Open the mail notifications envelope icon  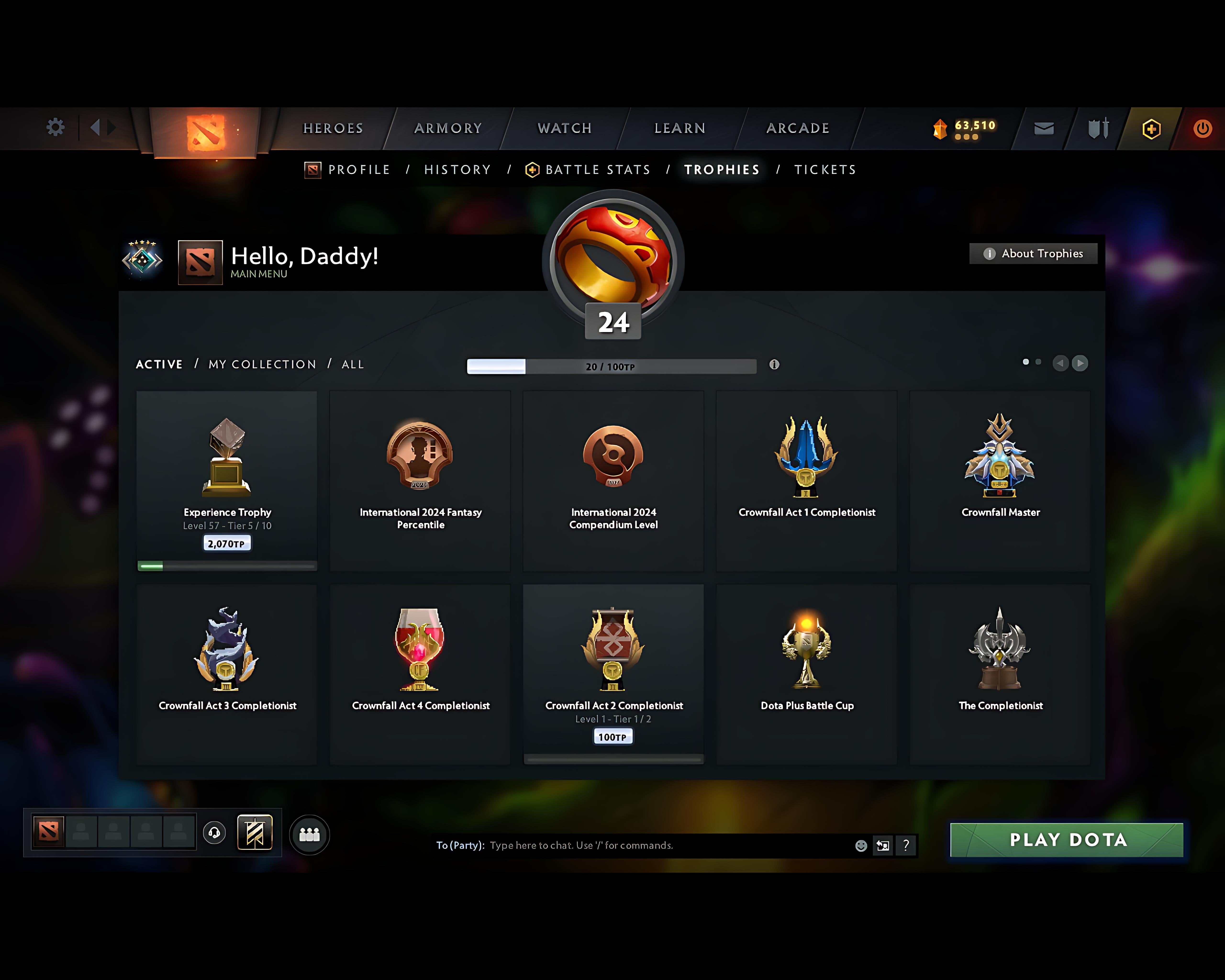1043,128
